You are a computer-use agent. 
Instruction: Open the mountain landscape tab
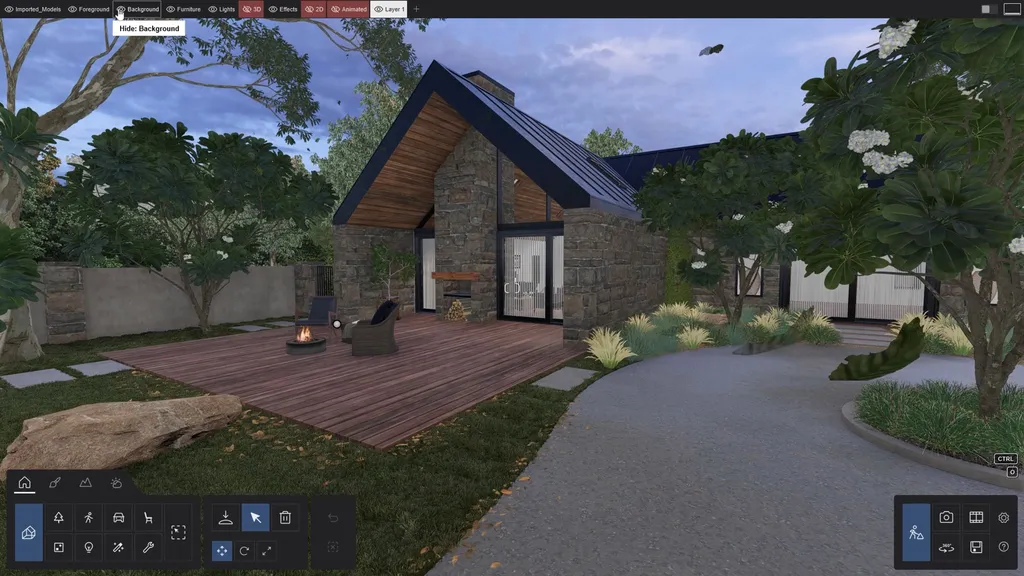tap(86, 483)
